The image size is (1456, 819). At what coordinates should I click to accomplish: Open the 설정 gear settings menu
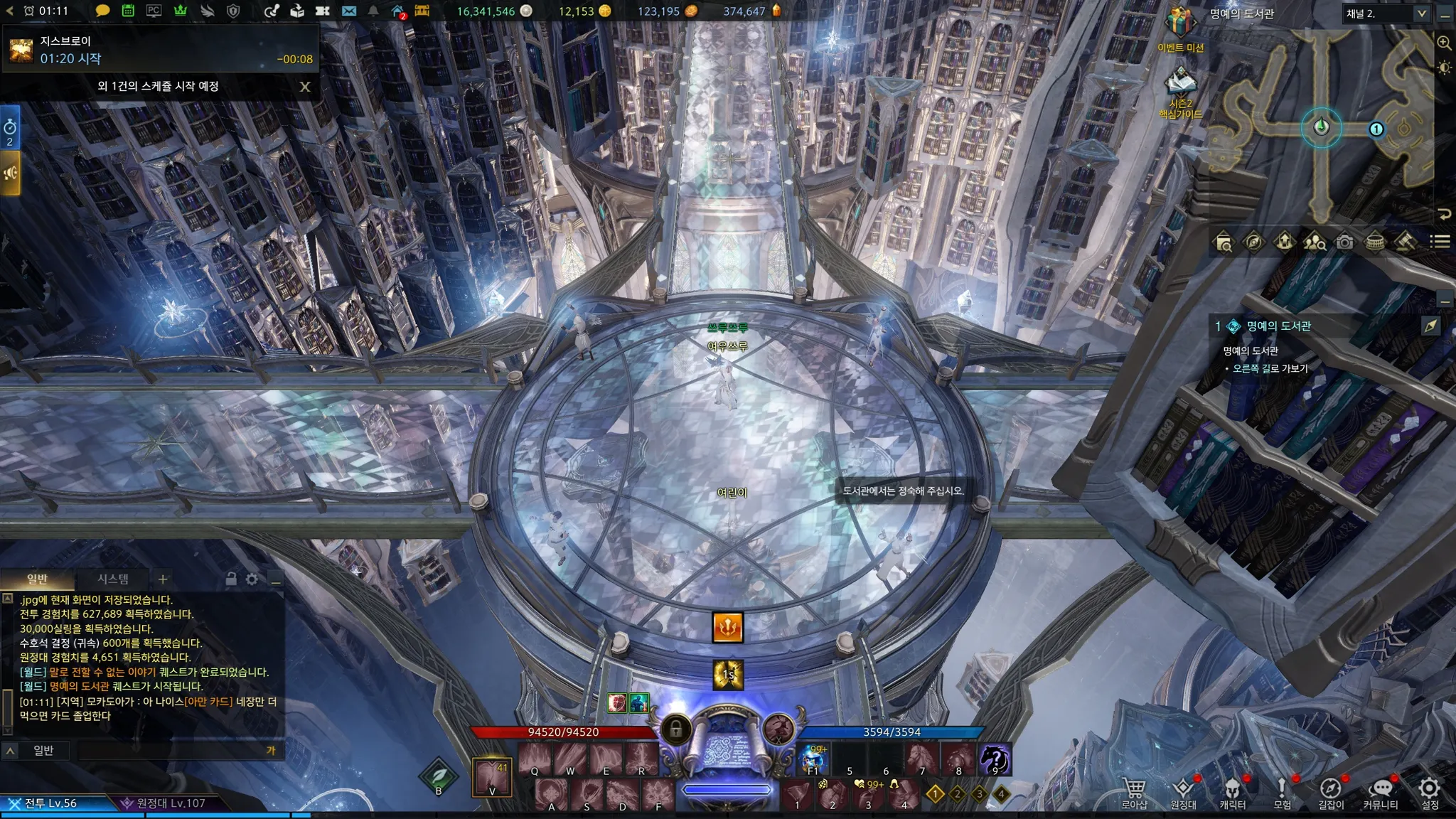coord(1429,791)
